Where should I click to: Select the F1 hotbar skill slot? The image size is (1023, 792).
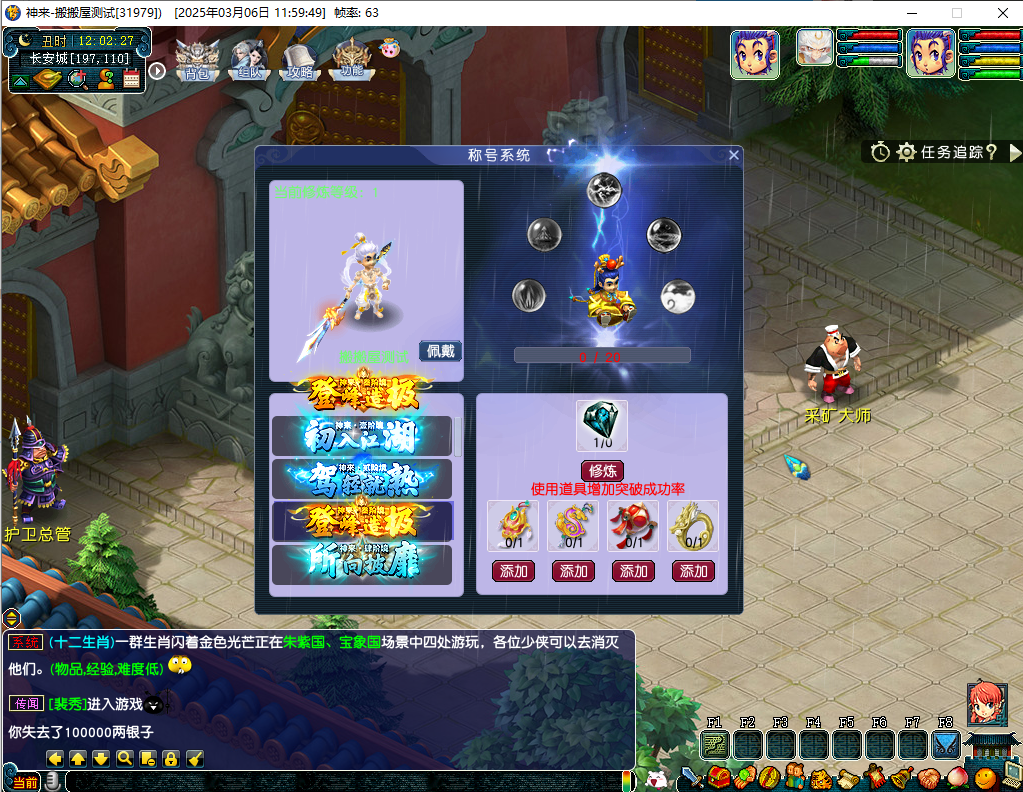pos(715,745)
